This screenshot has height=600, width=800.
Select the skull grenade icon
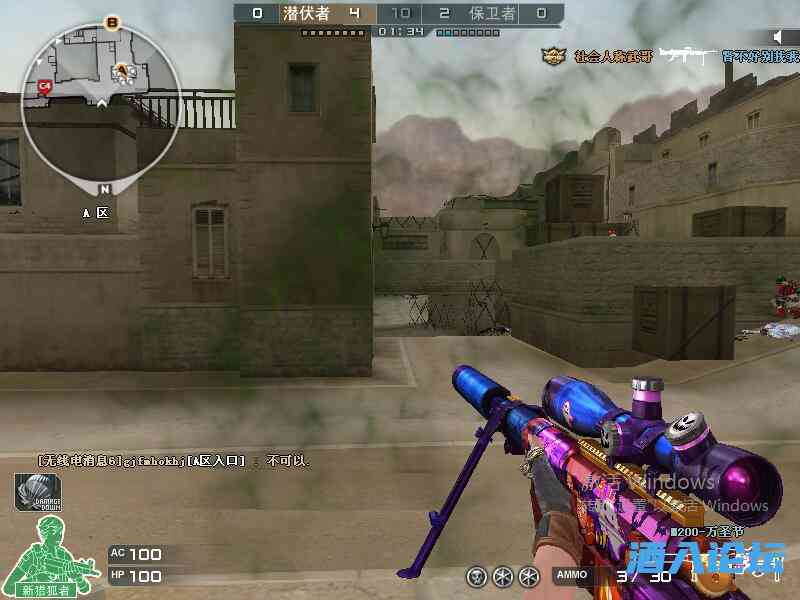[x=477, y=577]
